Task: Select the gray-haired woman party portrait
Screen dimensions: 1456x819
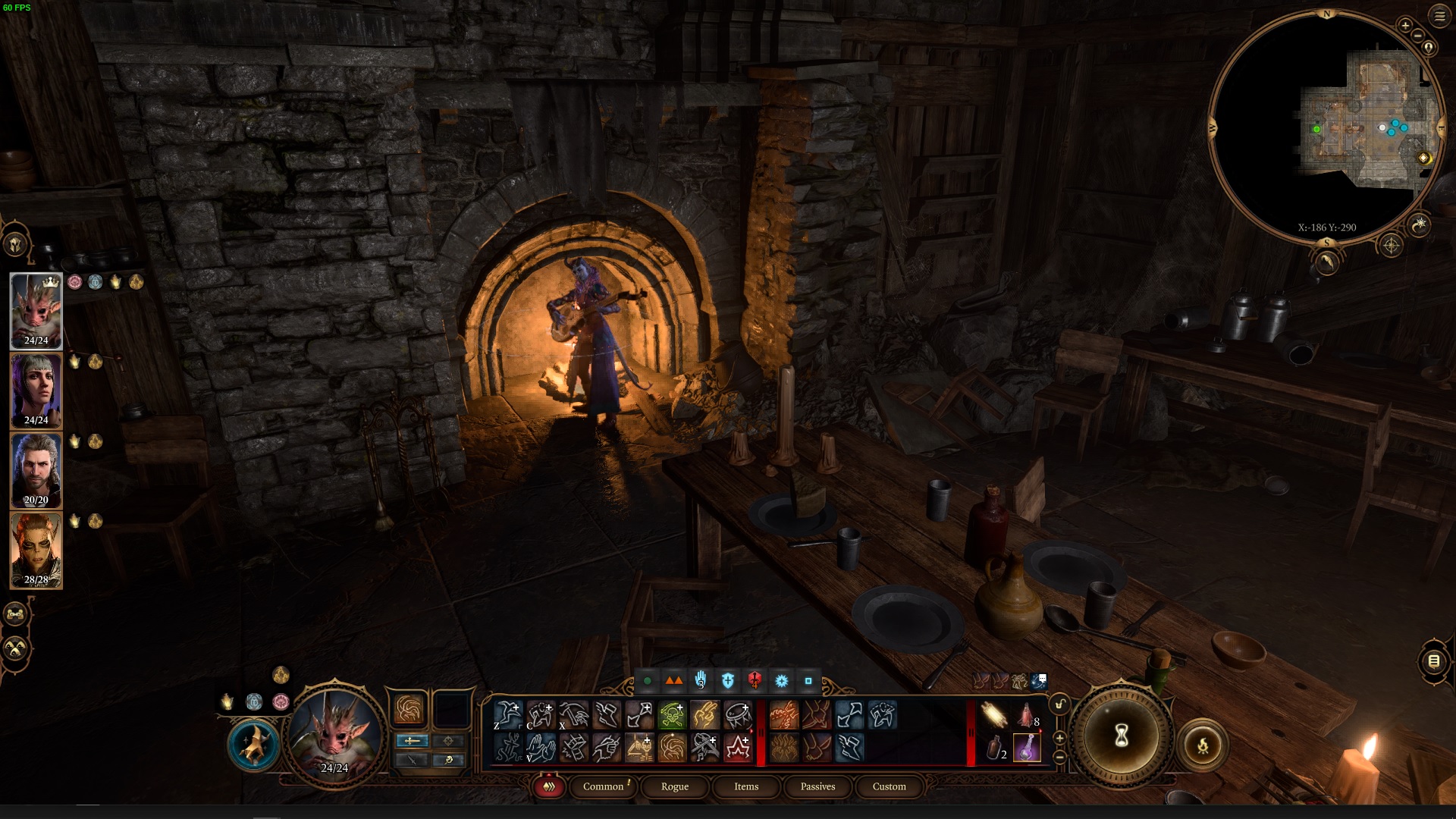Action: [36, 391]
